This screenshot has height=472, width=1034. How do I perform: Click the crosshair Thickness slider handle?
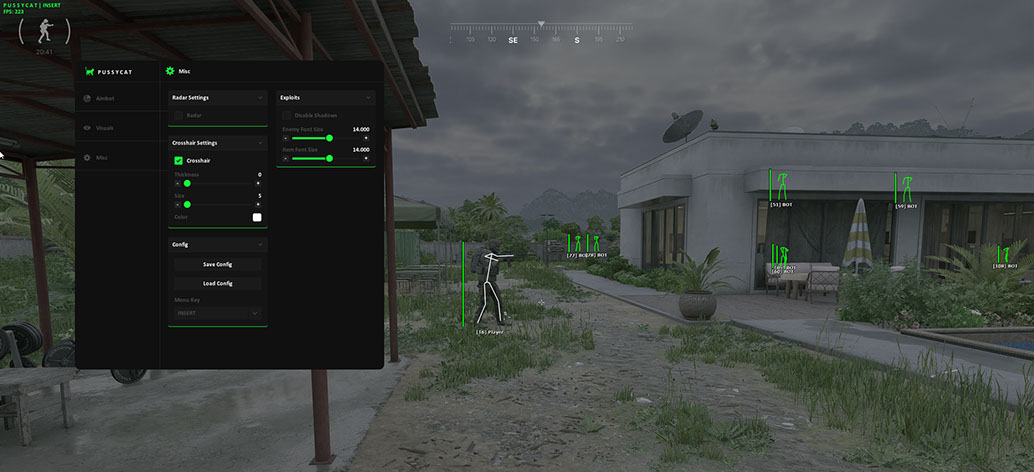(187, 183)
